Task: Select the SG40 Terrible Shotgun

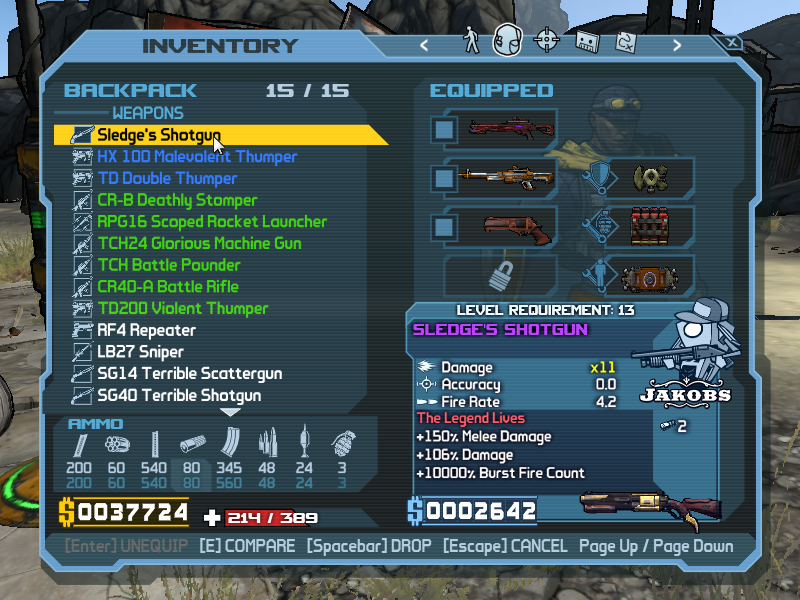Action: point(179,396)
